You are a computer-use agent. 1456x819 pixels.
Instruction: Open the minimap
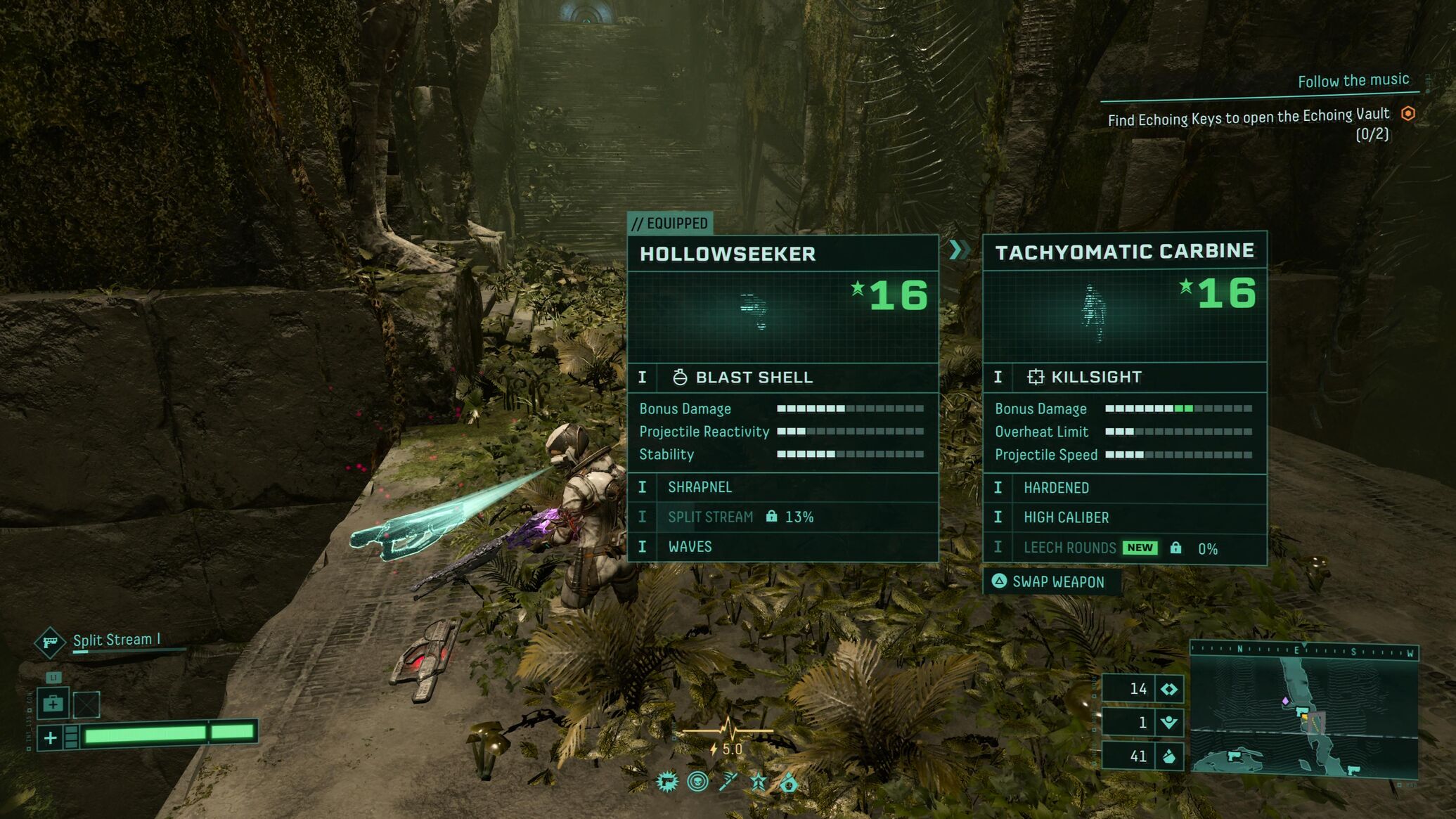pos(1304,718)
